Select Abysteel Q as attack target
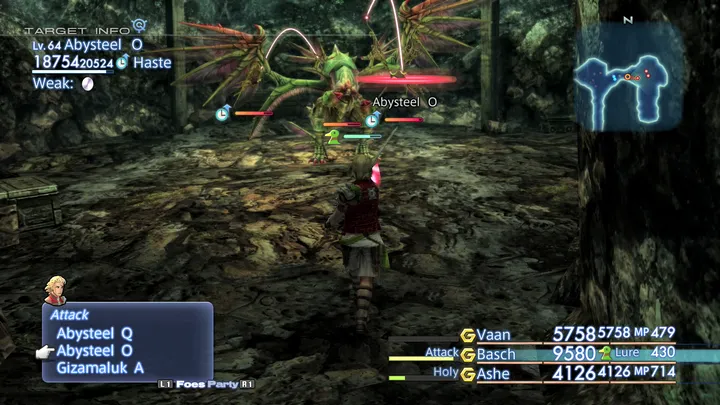This screenshot has width=720, height=405. coord(95,333)
